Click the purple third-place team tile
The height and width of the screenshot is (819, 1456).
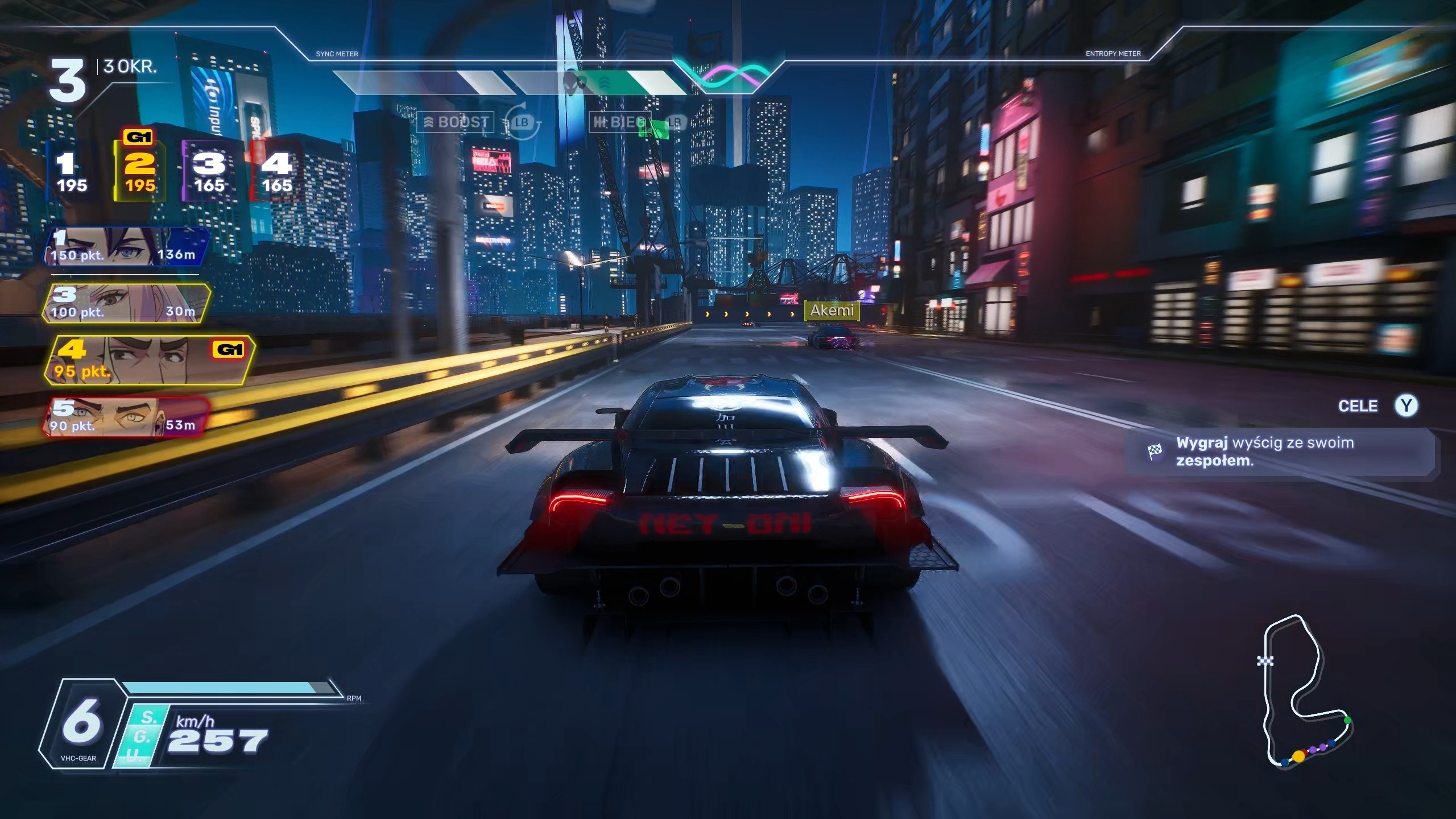(209, 172)
